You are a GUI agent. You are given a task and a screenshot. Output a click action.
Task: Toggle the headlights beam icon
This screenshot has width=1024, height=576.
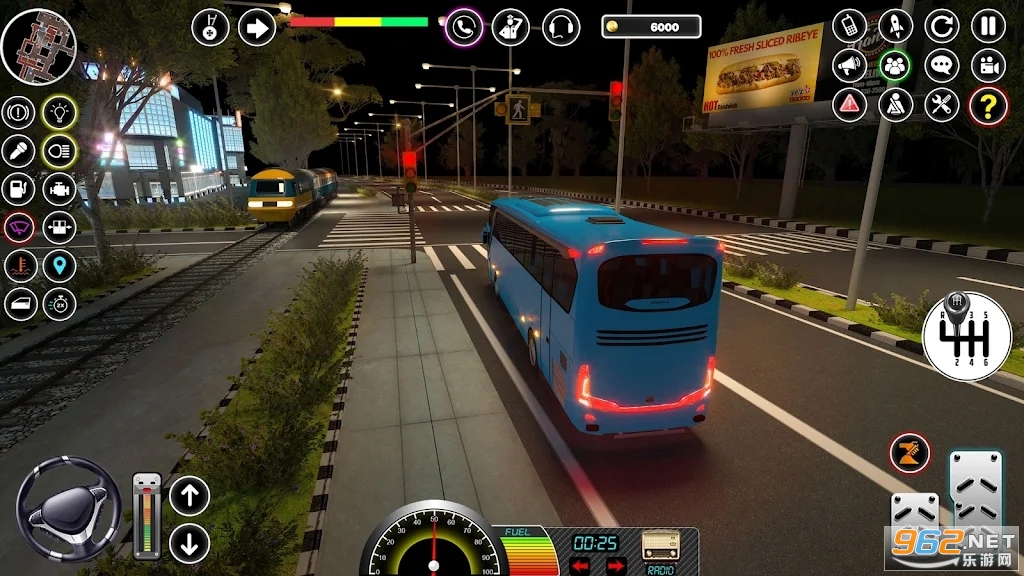[60, 151]
